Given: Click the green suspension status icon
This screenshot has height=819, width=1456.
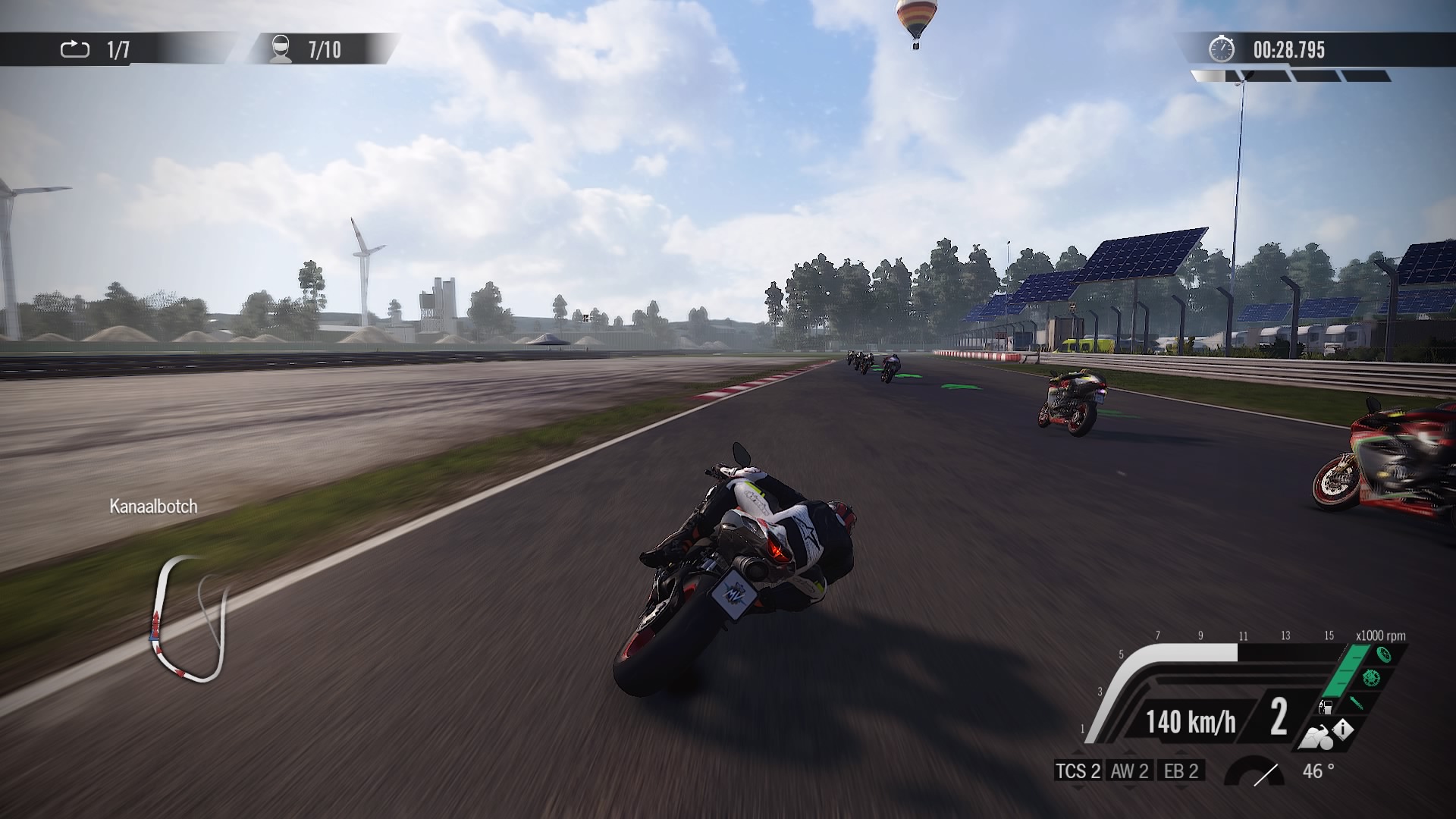Looking at the screenshot, I should point(1357,701).
